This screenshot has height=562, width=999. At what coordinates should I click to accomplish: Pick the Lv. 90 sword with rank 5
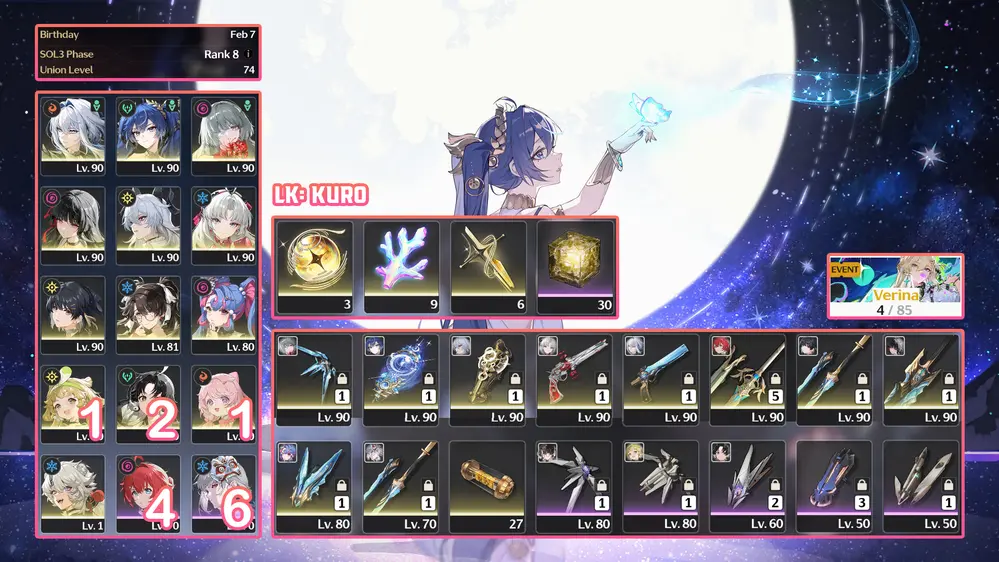(747, 380)
